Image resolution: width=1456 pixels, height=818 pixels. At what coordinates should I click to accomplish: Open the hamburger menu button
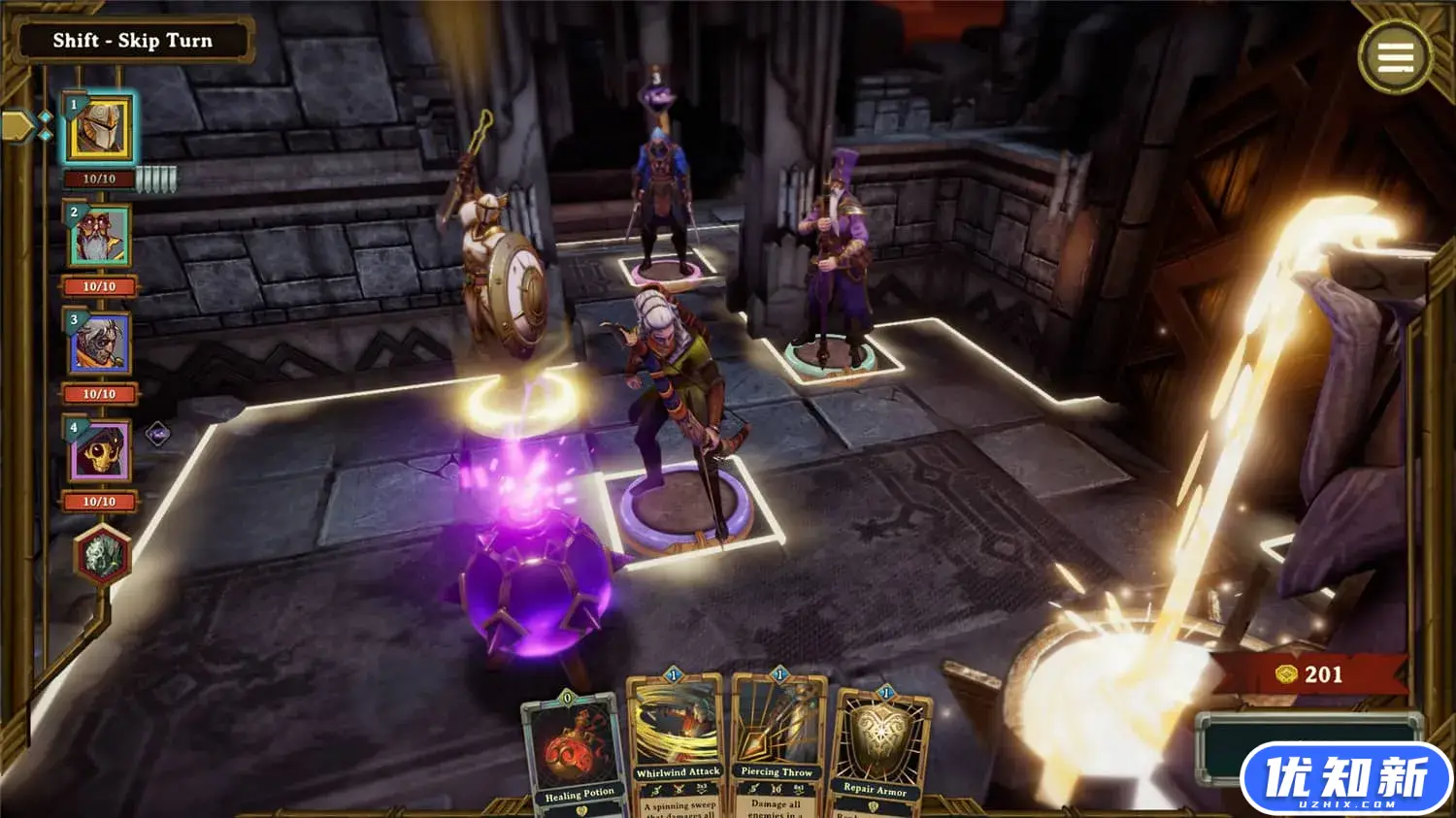click(x=1395, y=57)
